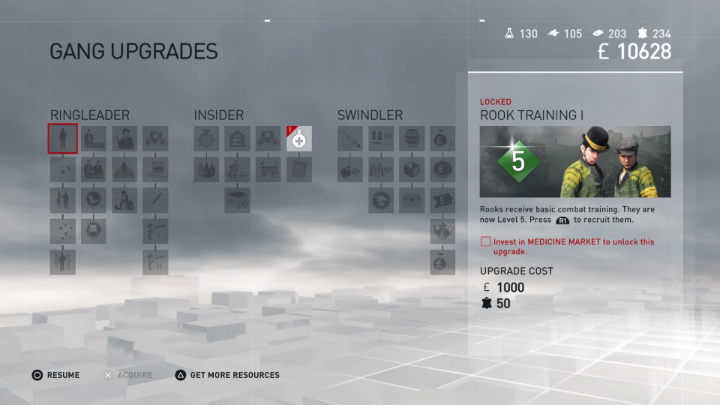Image resolution: width=720 pixels, height=405 pixels.
Task: Select the bomb upgrade under Swindler
Action: (349, 169)
